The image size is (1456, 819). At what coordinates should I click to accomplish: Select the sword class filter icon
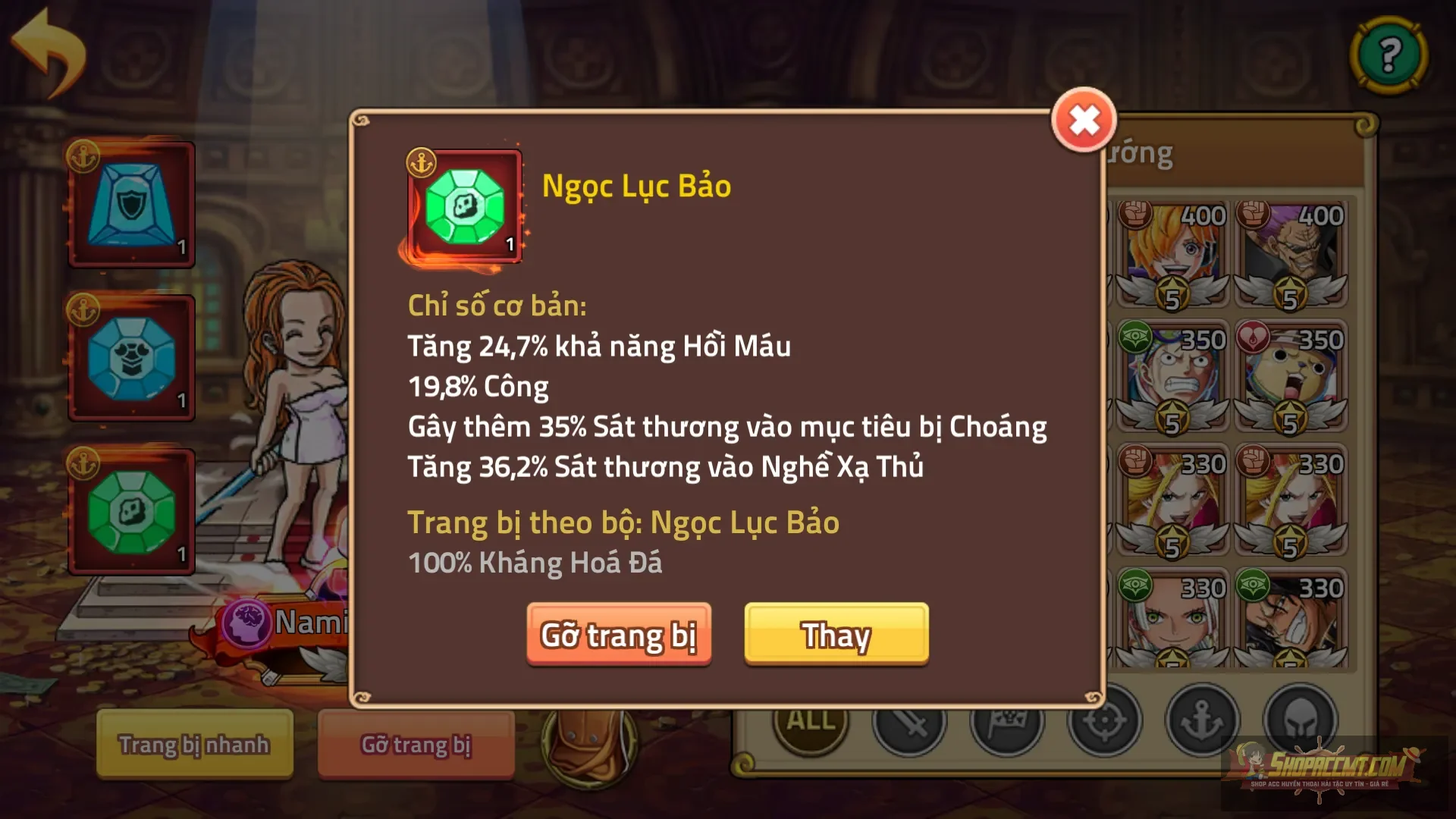pos(908,723)
